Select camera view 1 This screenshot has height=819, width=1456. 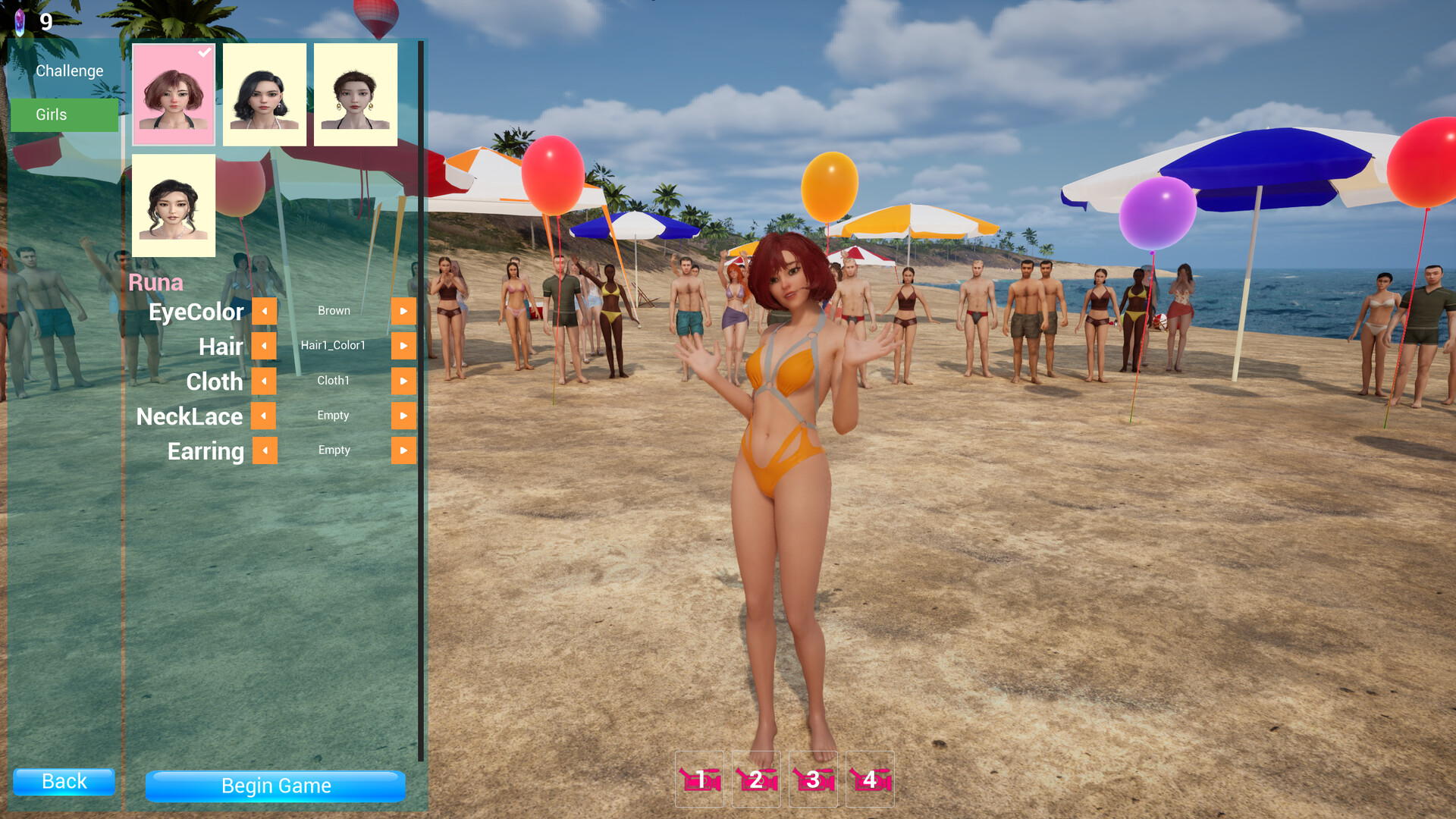click(698, 779)
